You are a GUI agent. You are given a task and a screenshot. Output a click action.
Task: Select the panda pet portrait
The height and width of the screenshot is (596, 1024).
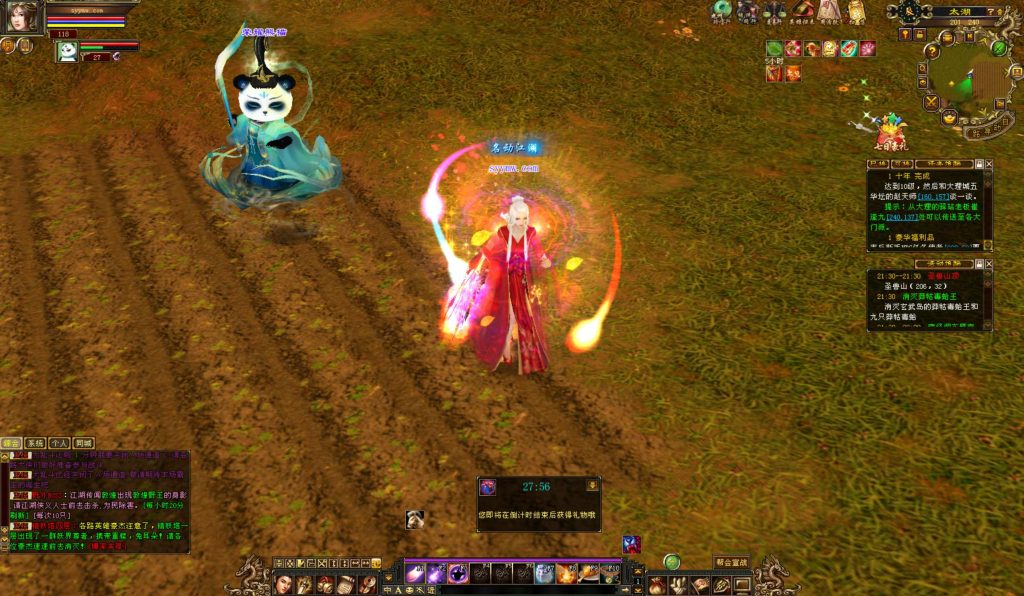tap(67, 52)
